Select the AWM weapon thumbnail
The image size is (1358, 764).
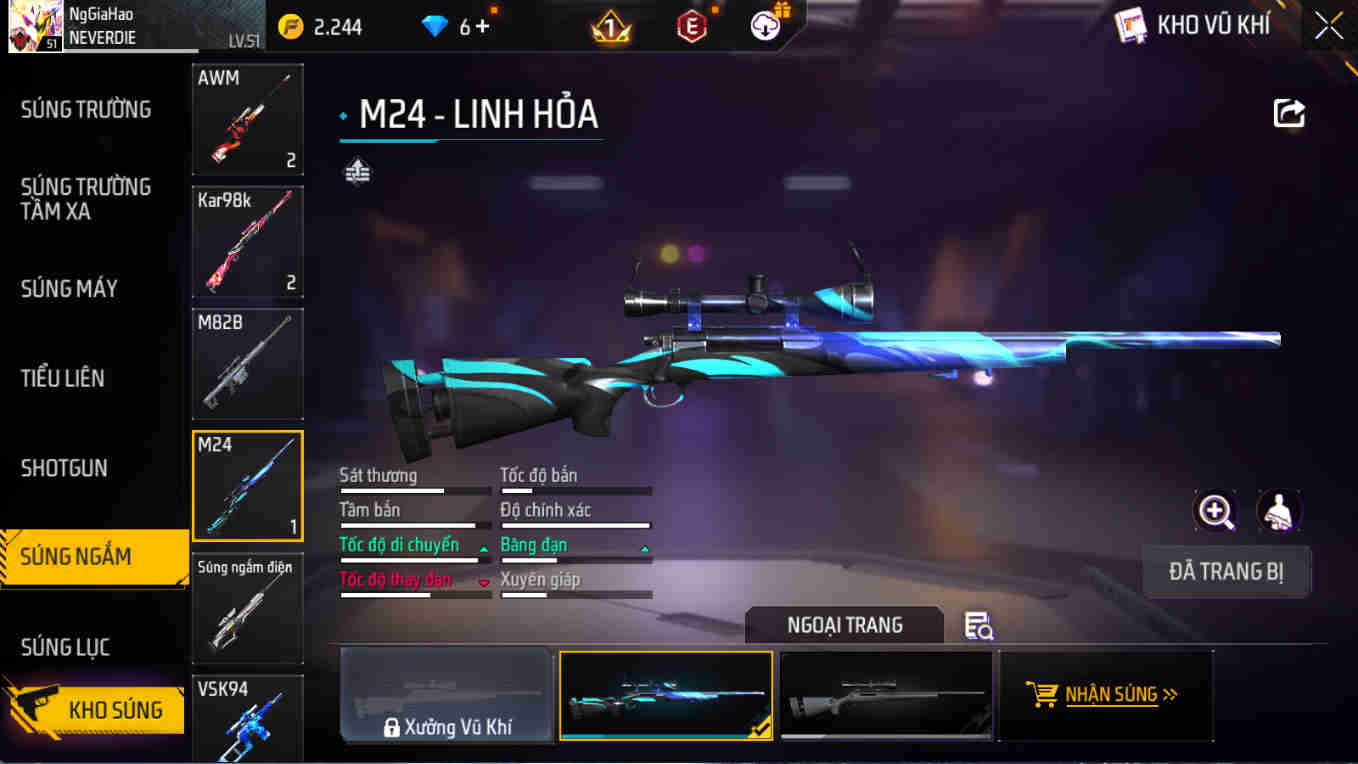pos(247,119)
